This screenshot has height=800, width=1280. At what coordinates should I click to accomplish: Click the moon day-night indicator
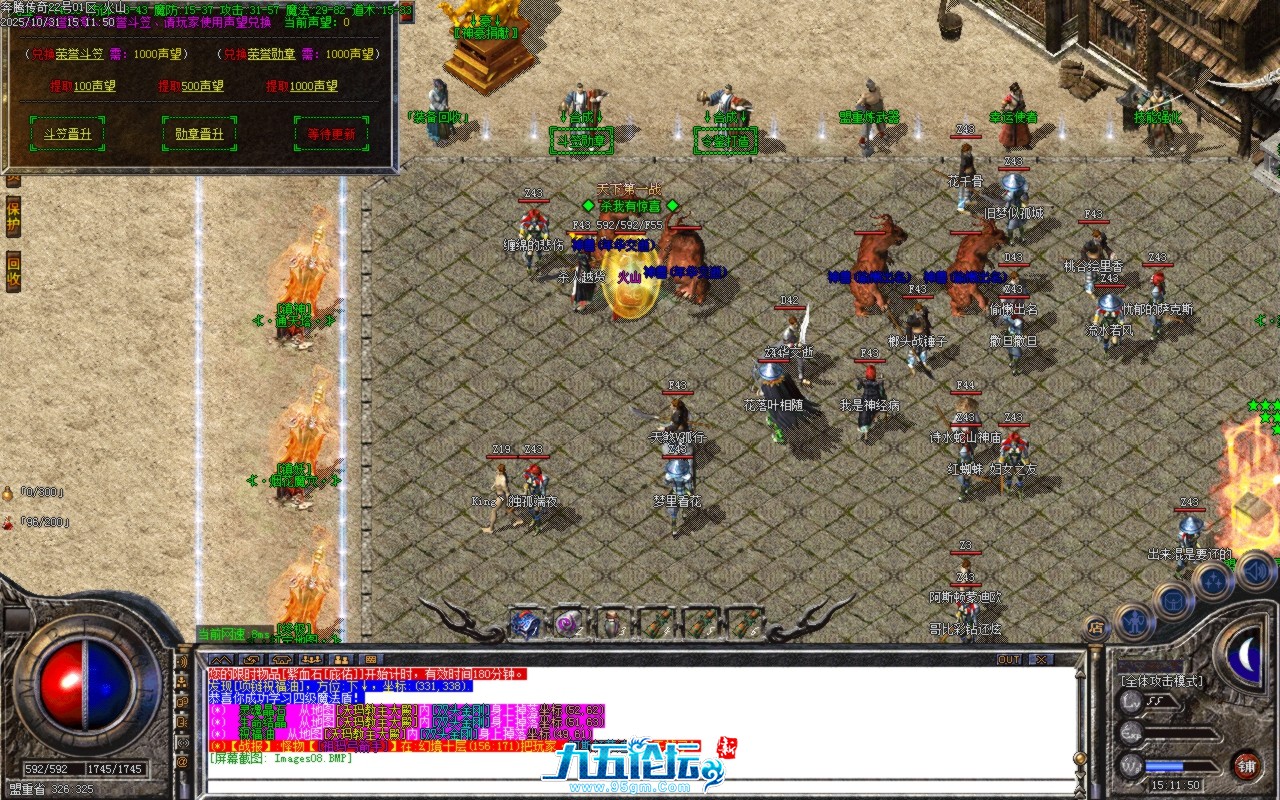(1244, 653)
